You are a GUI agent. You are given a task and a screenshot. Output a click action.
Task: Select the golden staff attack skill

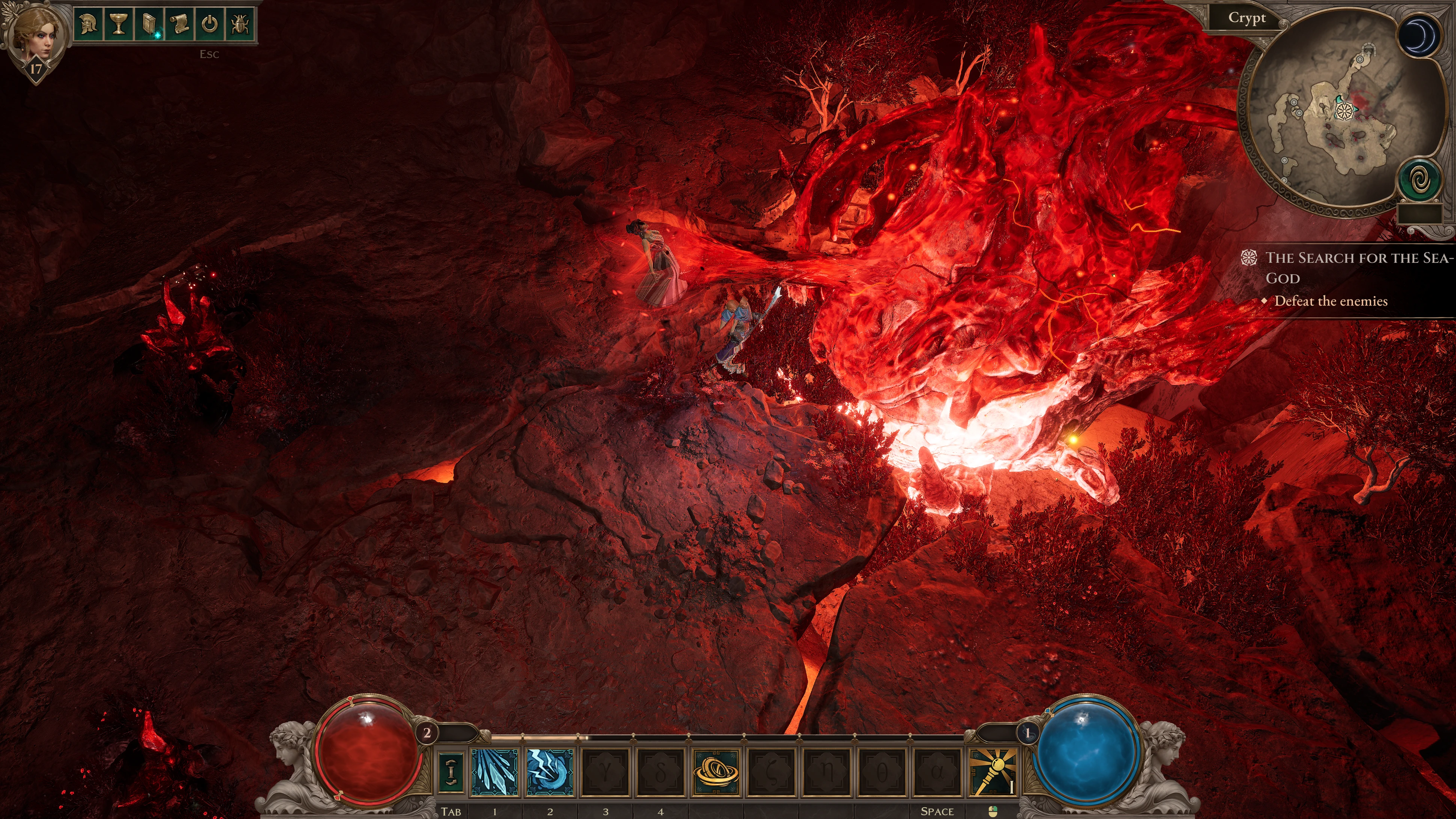[993, 772]
